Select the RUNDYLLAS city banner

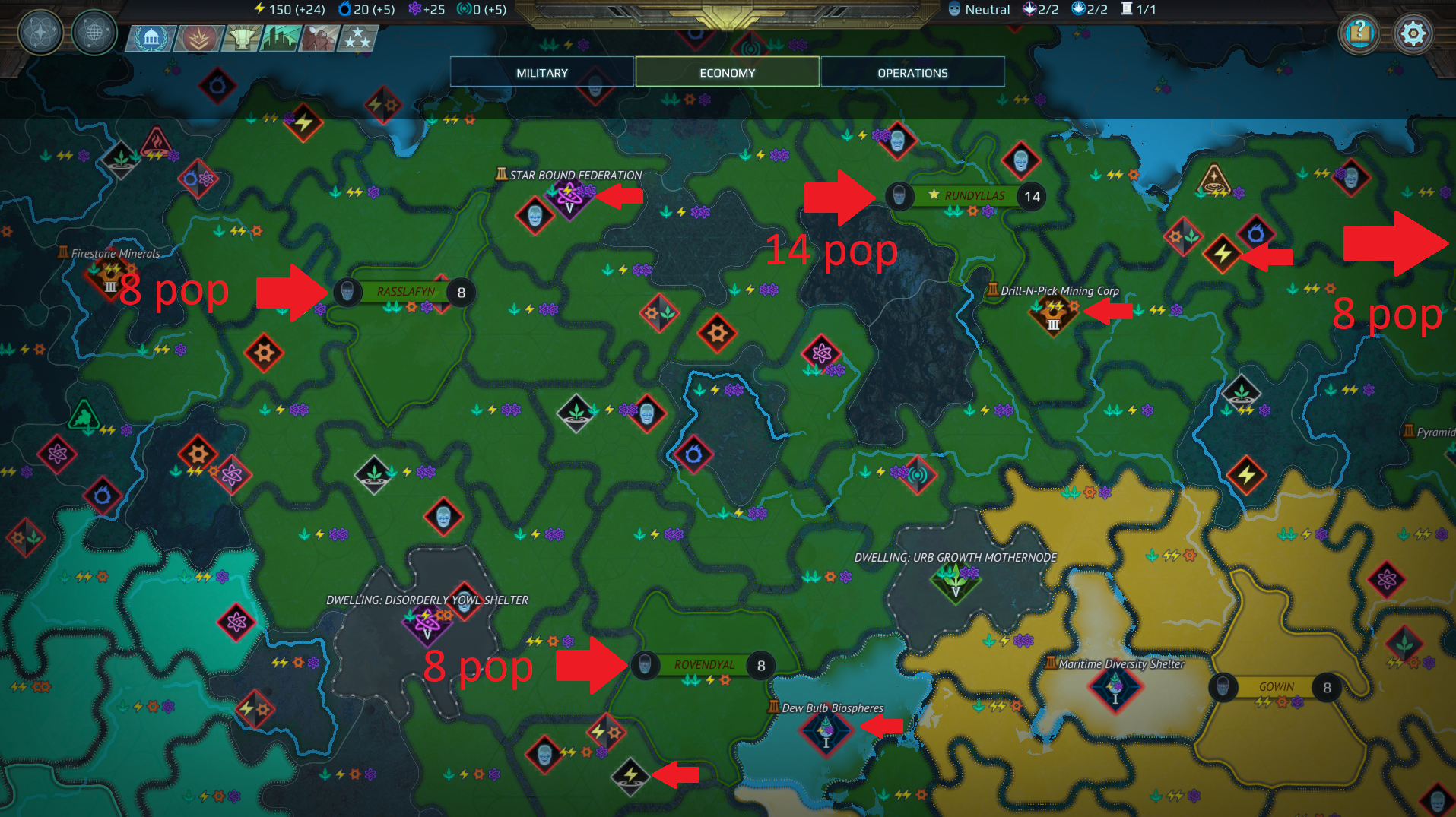(x=973, y=195)
